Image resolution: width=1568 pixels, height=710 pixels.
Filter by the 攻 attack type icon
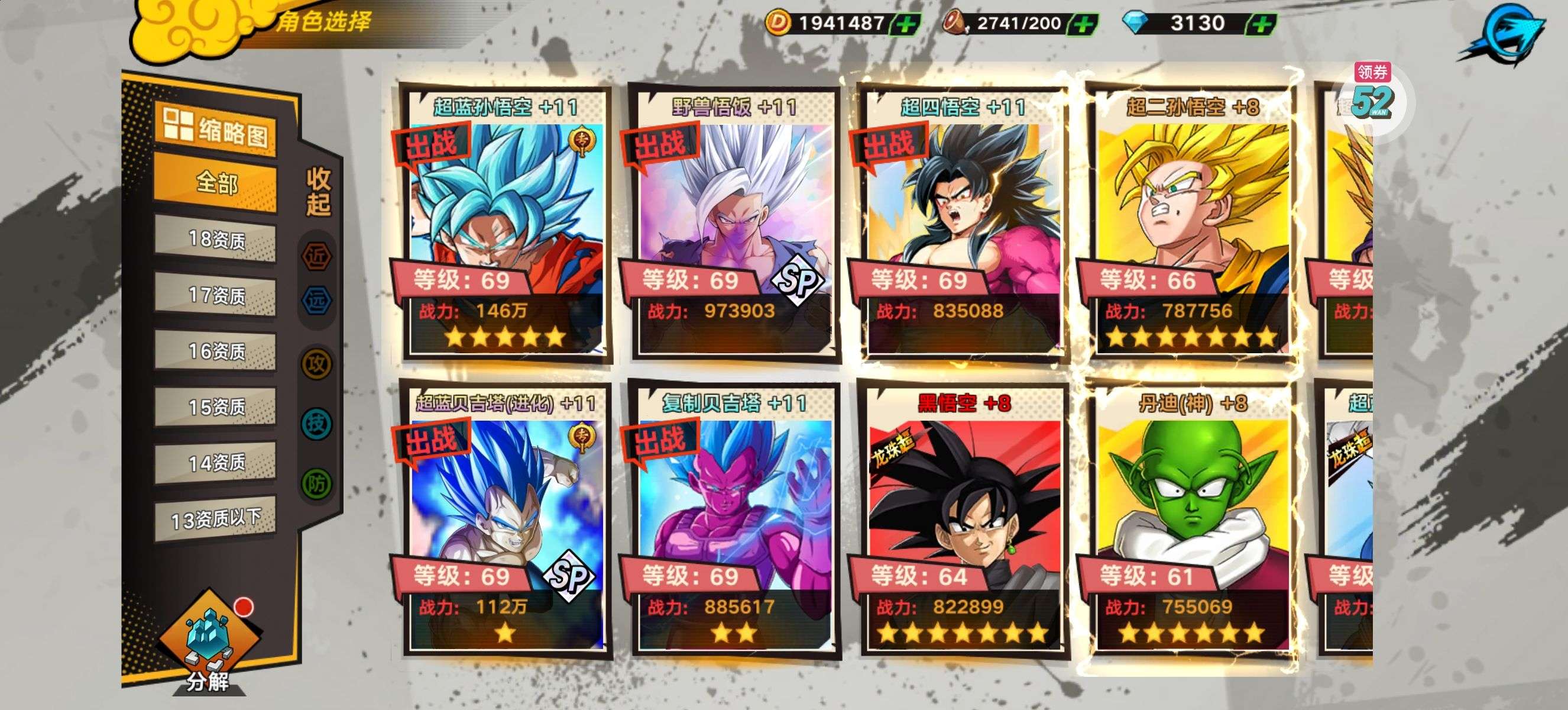pos(316,364)
